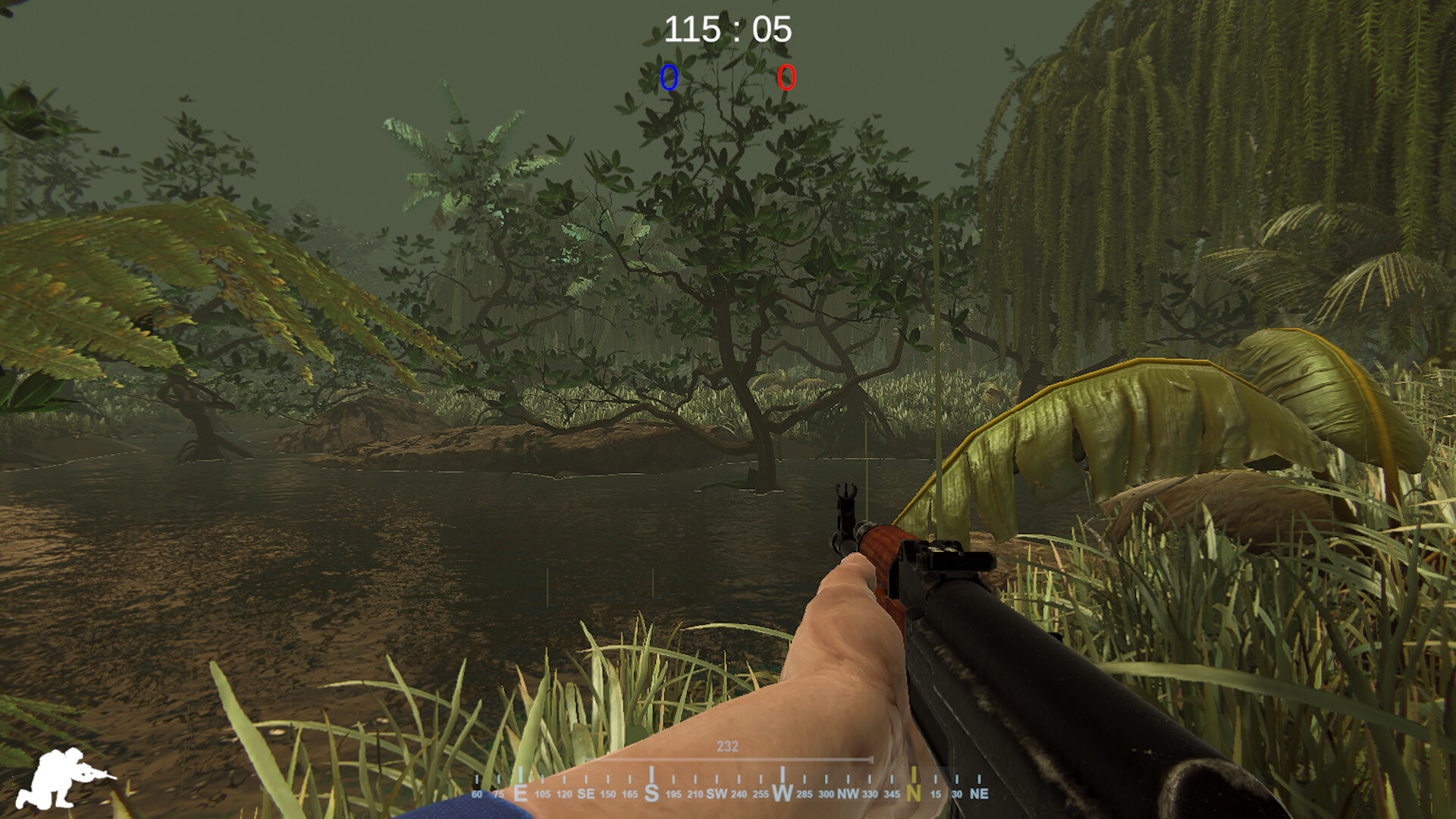Viewport: 1456px width, 819px height.
Task: Click the E marker at the compass left edge
Action: pyautogui.click(x=519, y=793)
